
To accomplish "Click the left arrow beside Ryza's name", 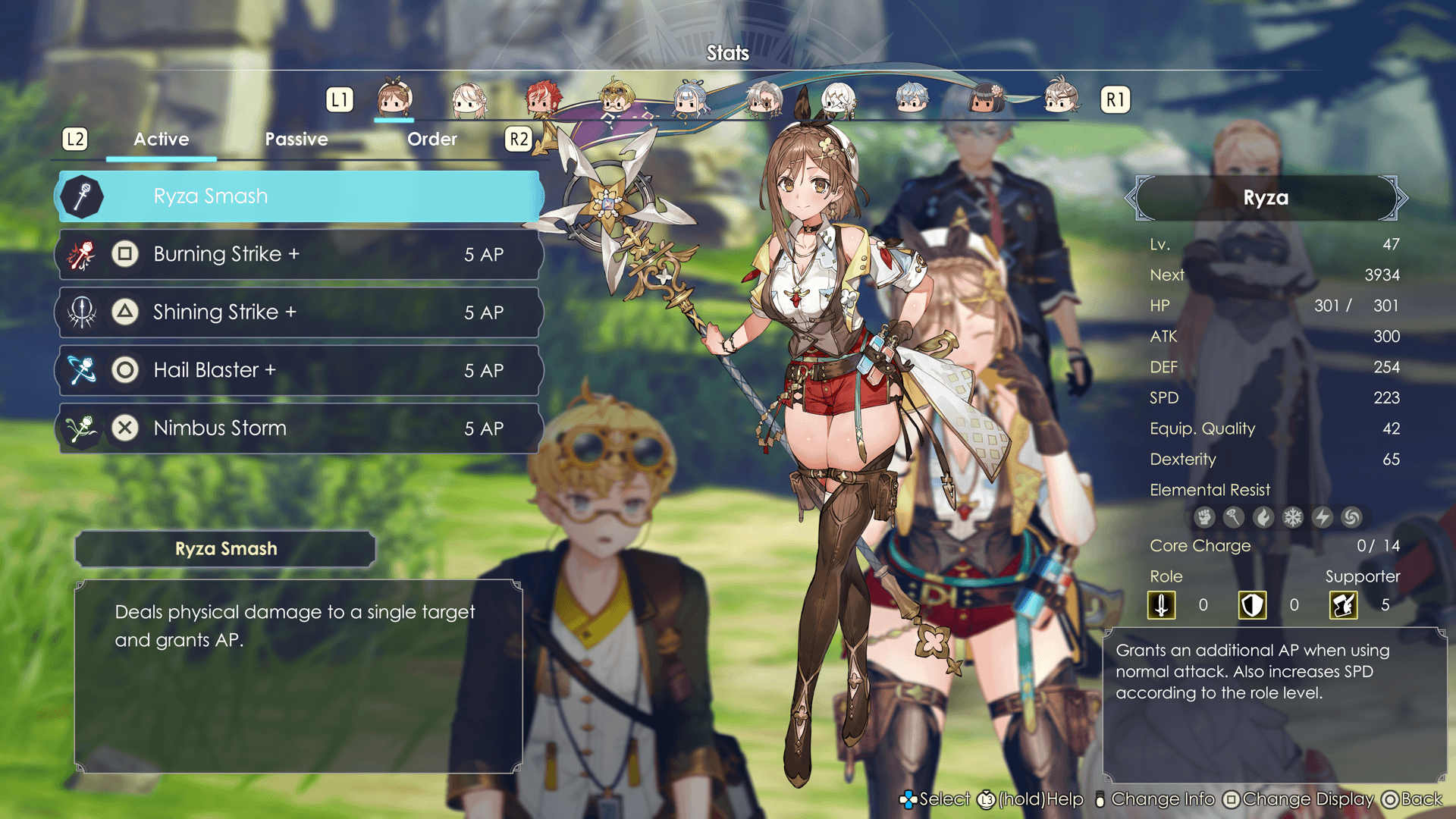I will (x=1131, y=198).
